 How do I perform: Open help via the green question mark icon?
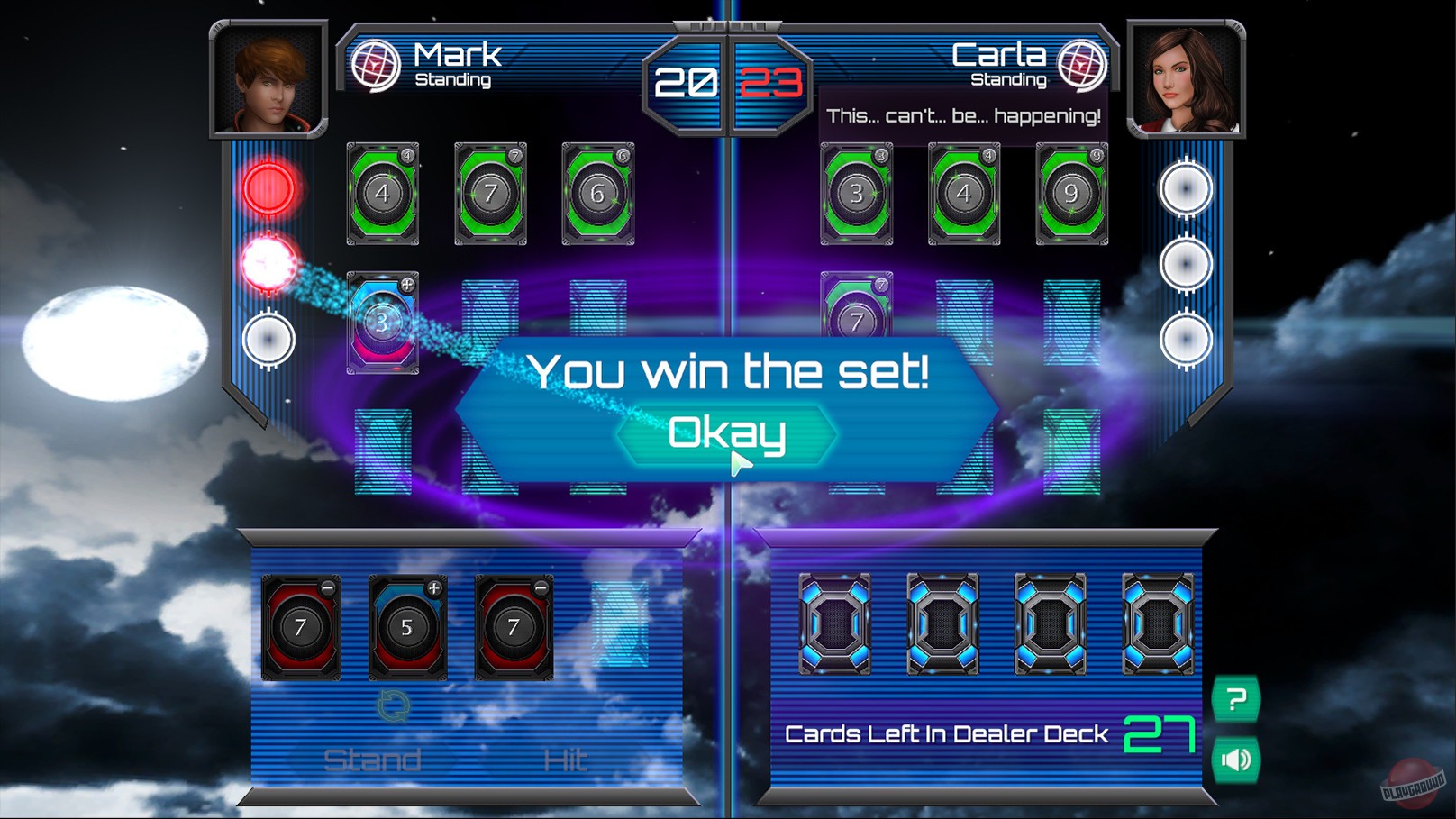point(1238,696)
